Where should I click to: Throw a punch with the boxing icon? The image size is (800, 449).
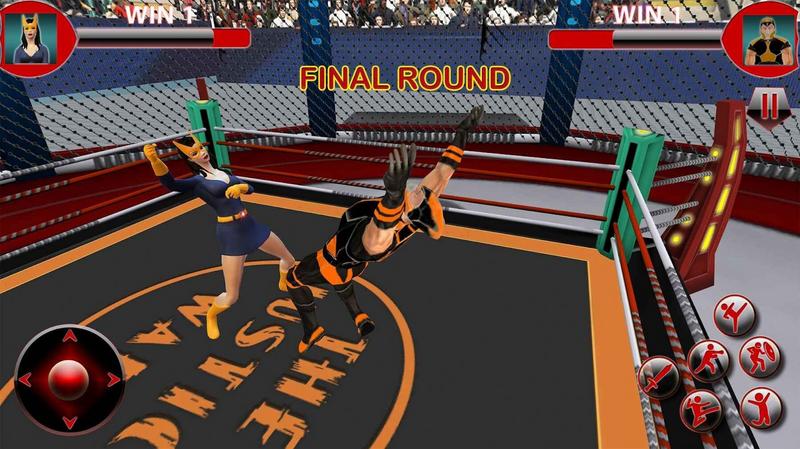(x=708, y=358)
